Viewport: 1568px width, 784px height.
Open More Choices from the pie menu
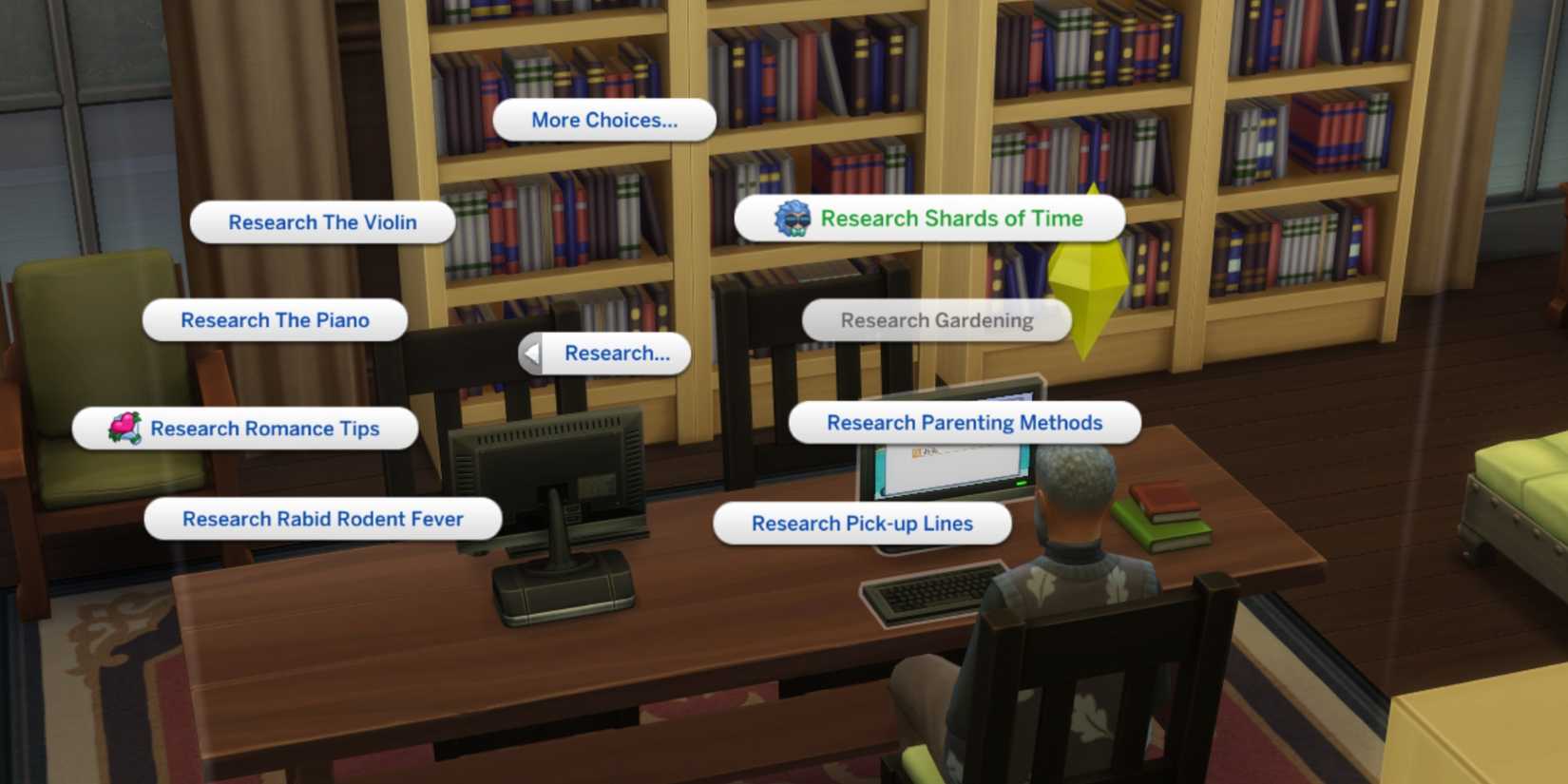603,120
